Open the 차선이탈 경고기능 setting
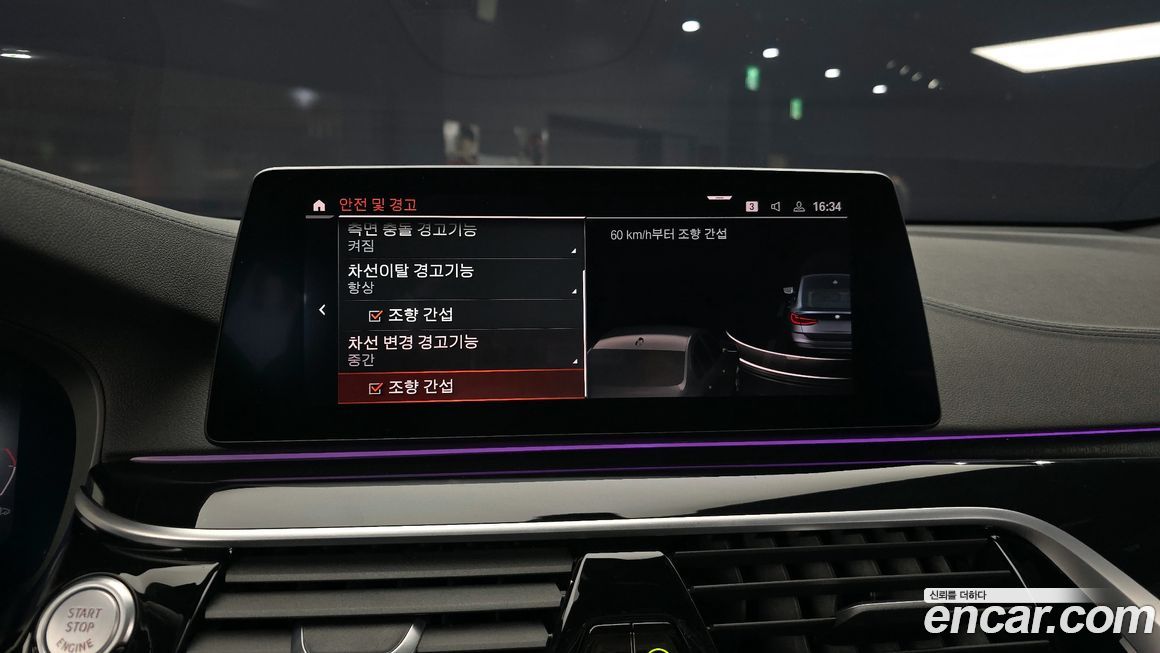 (460, 278)
